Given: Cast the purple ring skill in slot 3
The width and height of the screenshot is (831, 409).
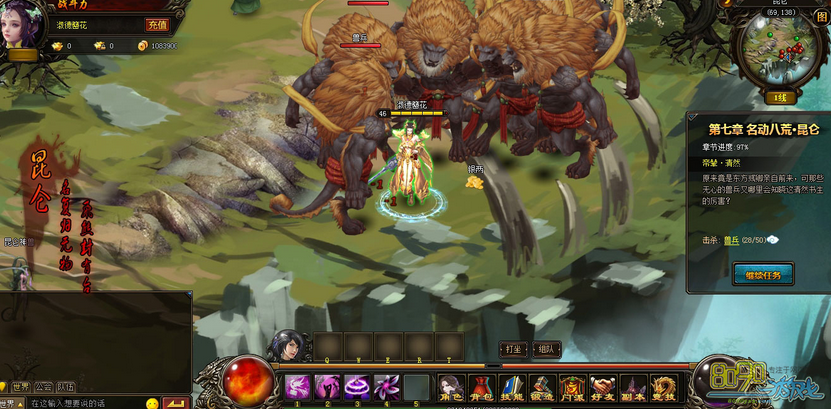Looking at the screenshot, I should pyautogui.click(x=357, y=386).
